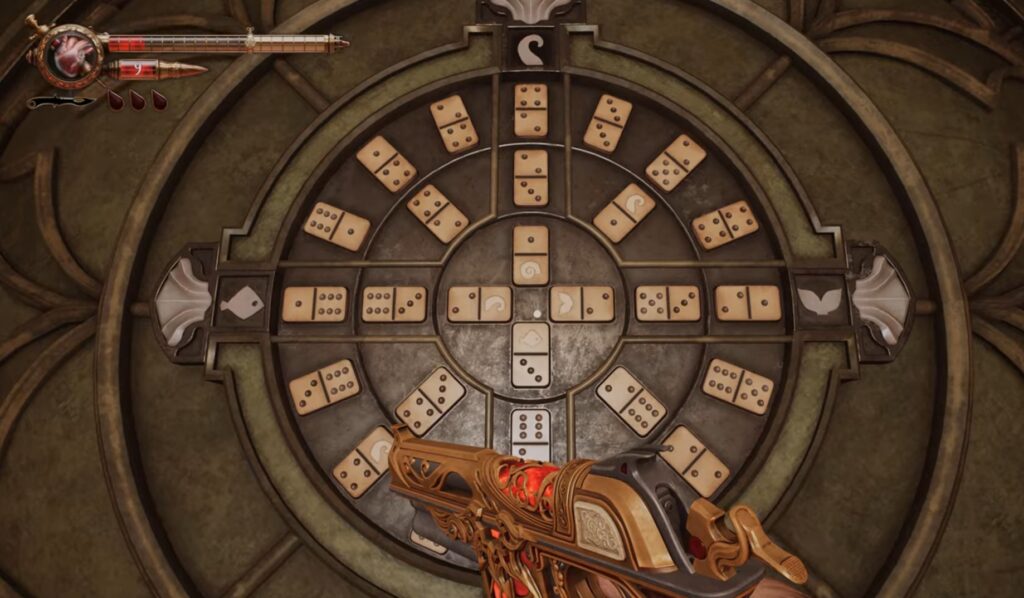This screenshot has height=598, width=1024.
Task: Choose the single-pip domino with spiral shell
Action: tap(531, 255)
